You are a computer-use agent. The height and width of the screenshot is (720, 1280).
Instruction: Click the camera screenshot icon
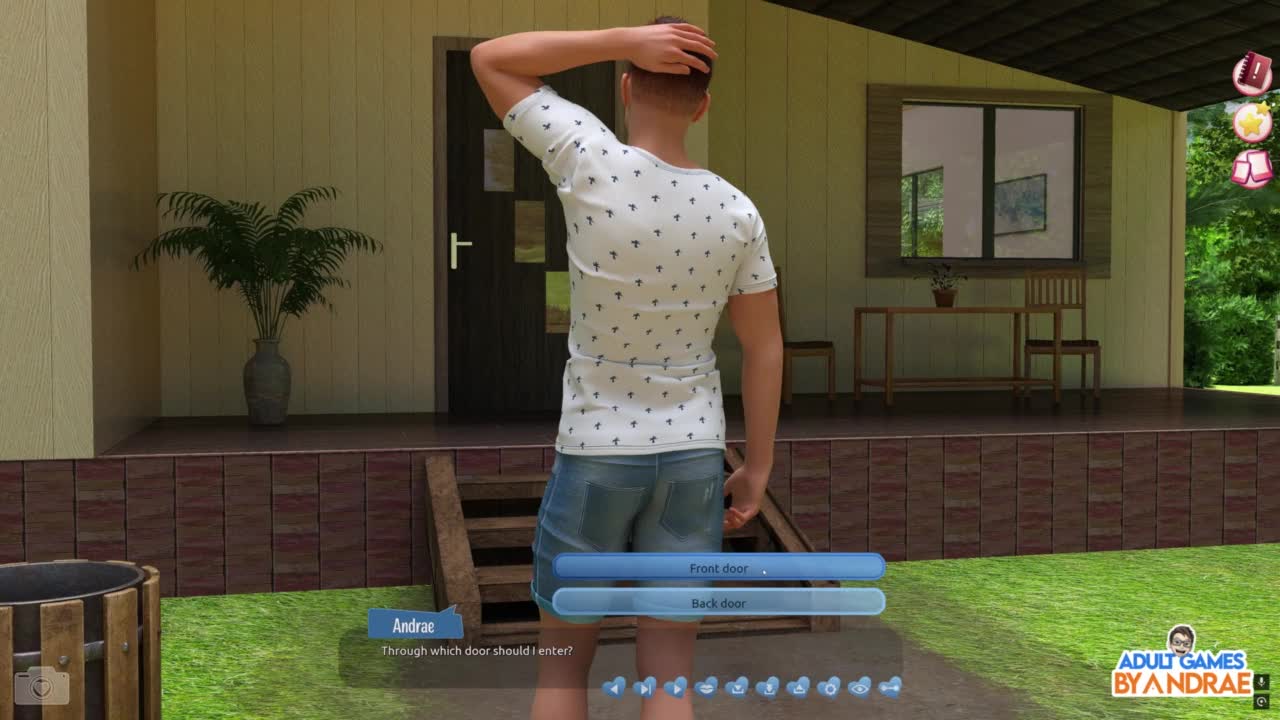(x=42, y=686)
